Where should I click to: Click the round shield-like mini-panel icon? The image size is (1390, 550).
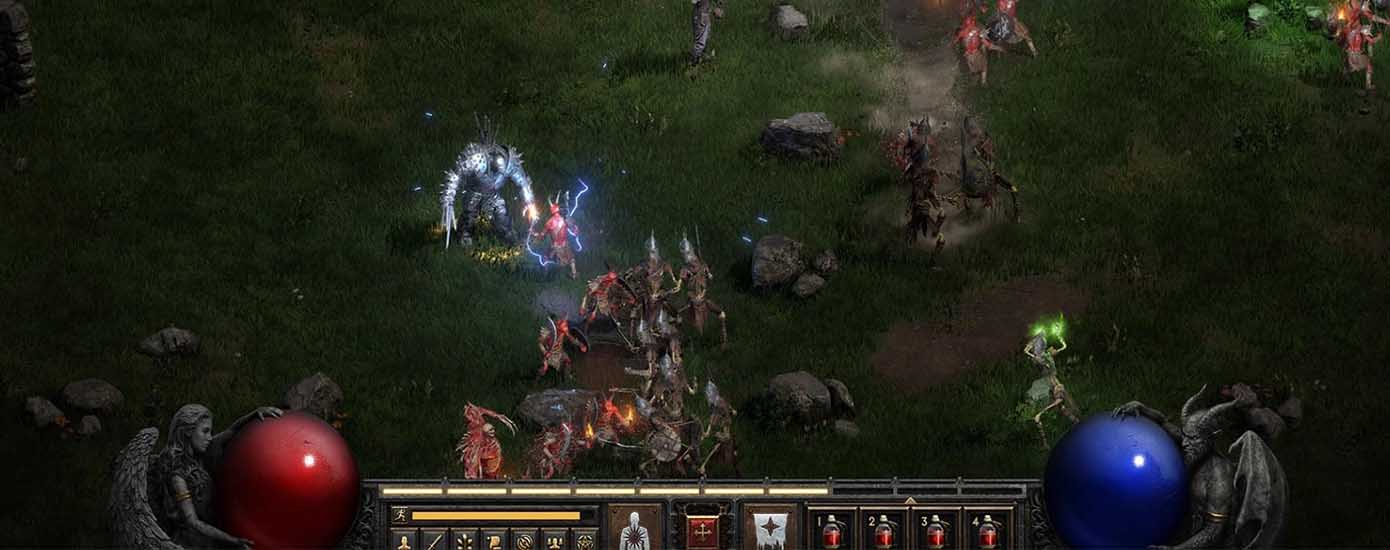(x=524, y=541)
